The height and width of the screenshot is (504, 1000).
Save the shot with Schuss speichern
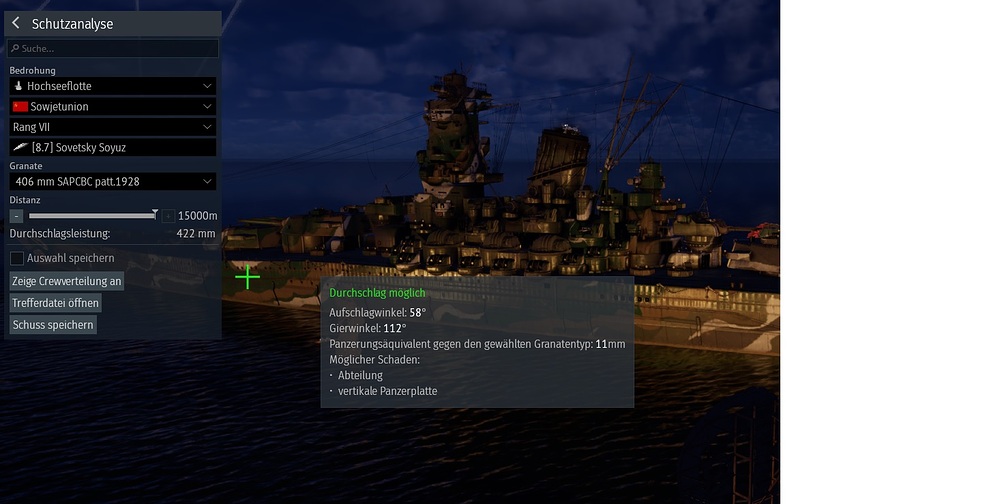pos(54,325)
